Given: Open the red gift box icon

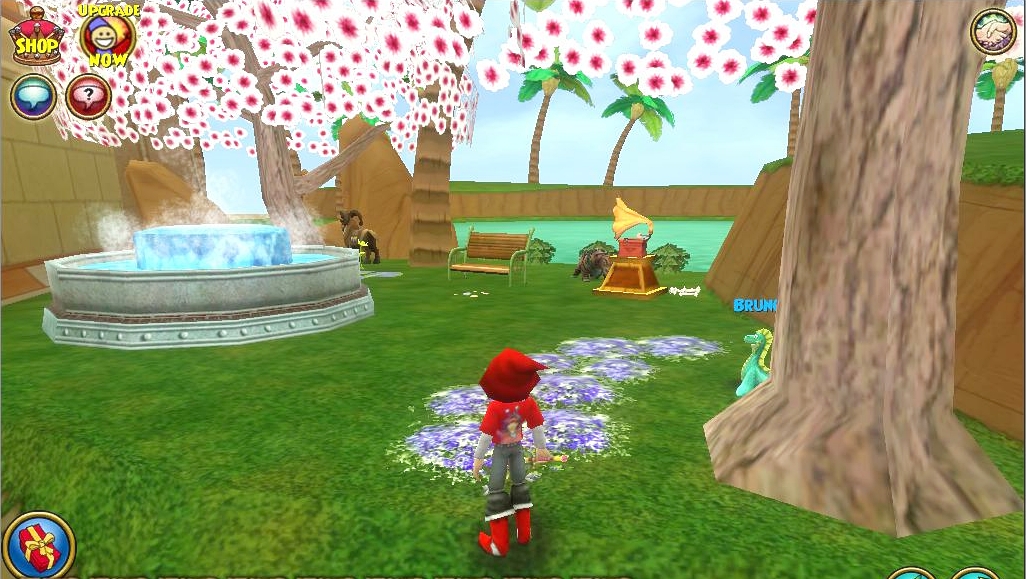Looking at the screenshot, I should tap(39, 547).
